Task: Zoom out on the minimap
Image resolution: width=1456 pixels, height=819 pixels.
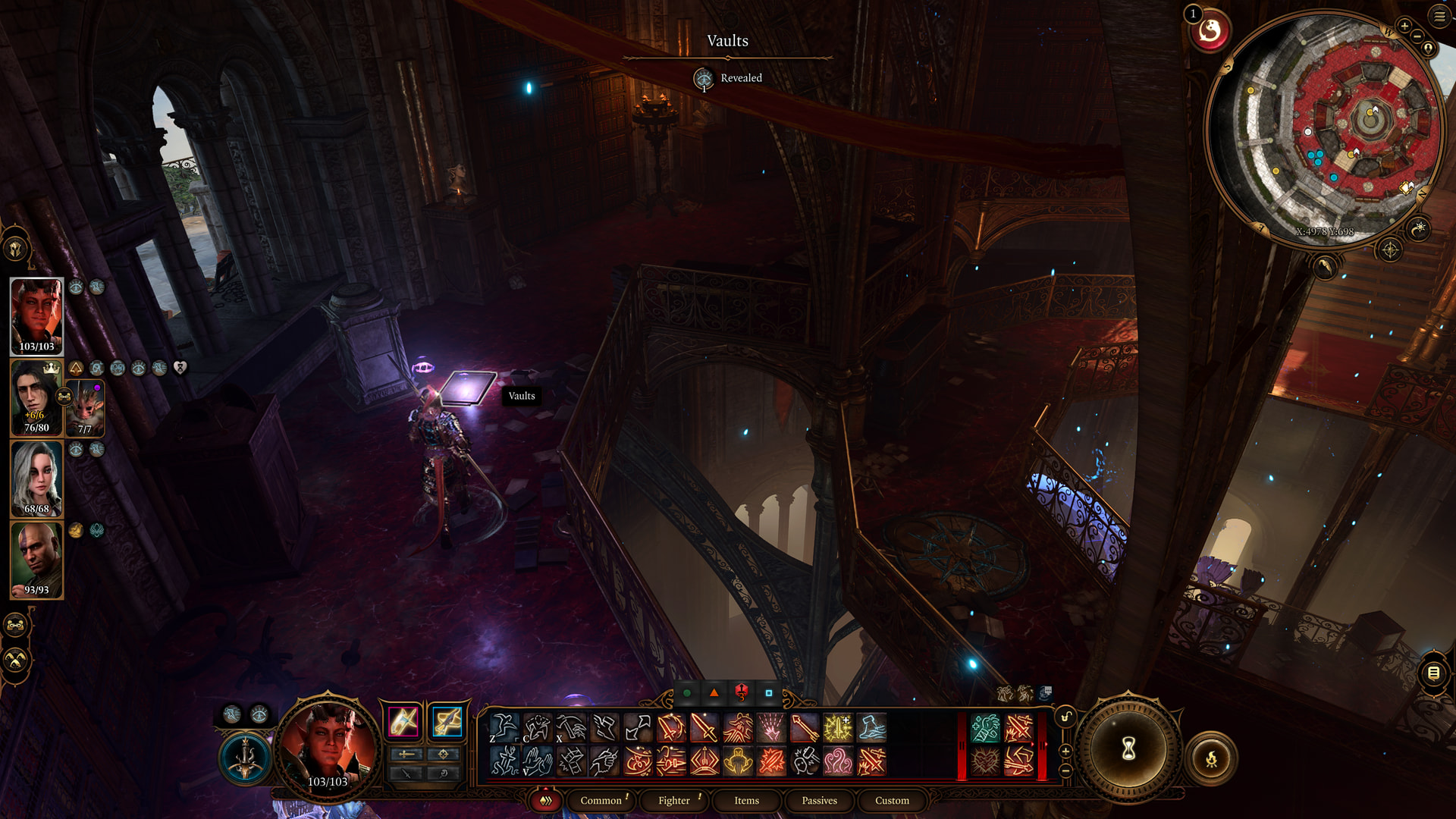Action: tap(1417, 36)
